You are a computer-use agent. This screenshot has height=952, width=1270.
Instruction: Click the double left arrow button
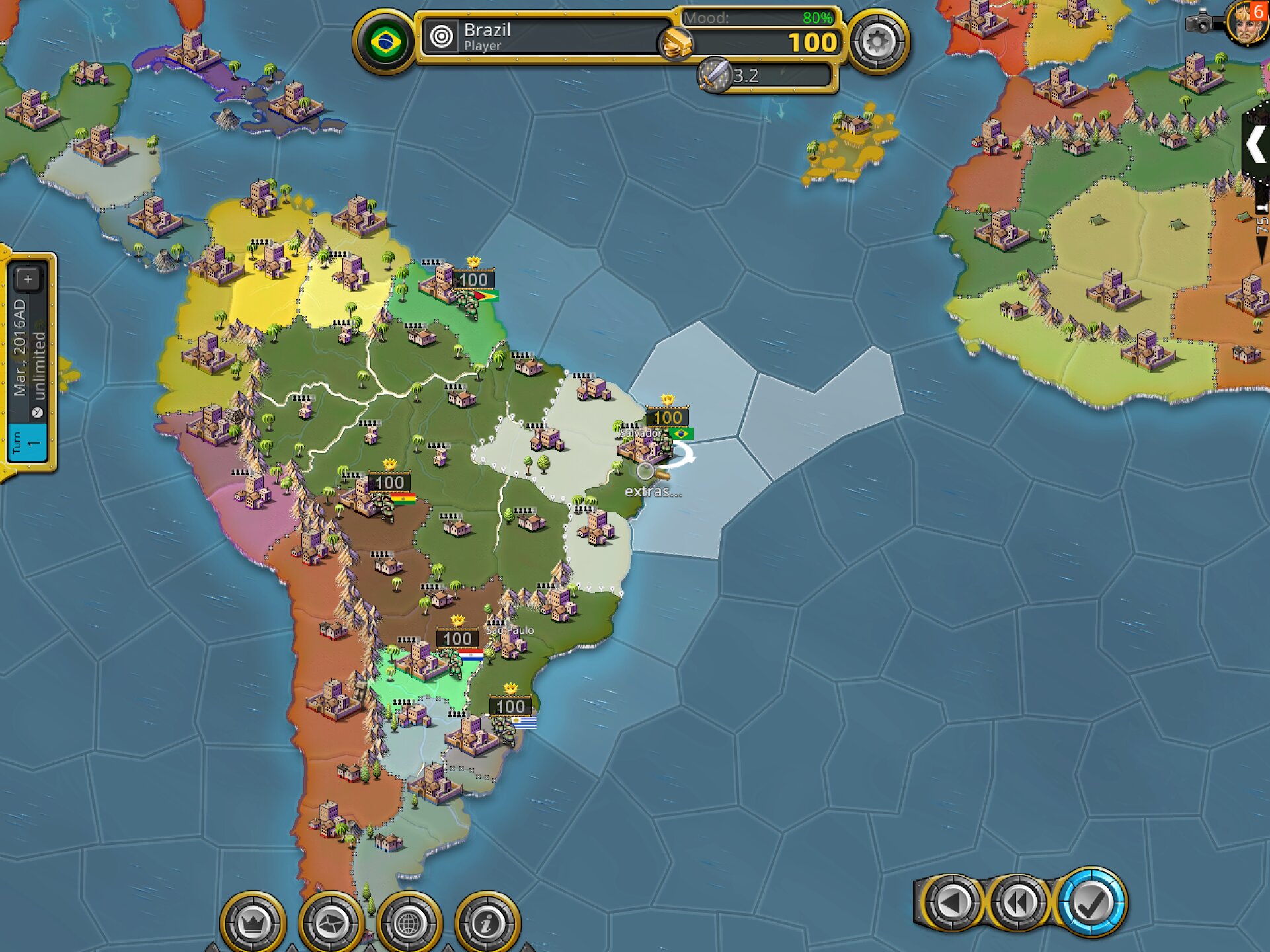1018,902
